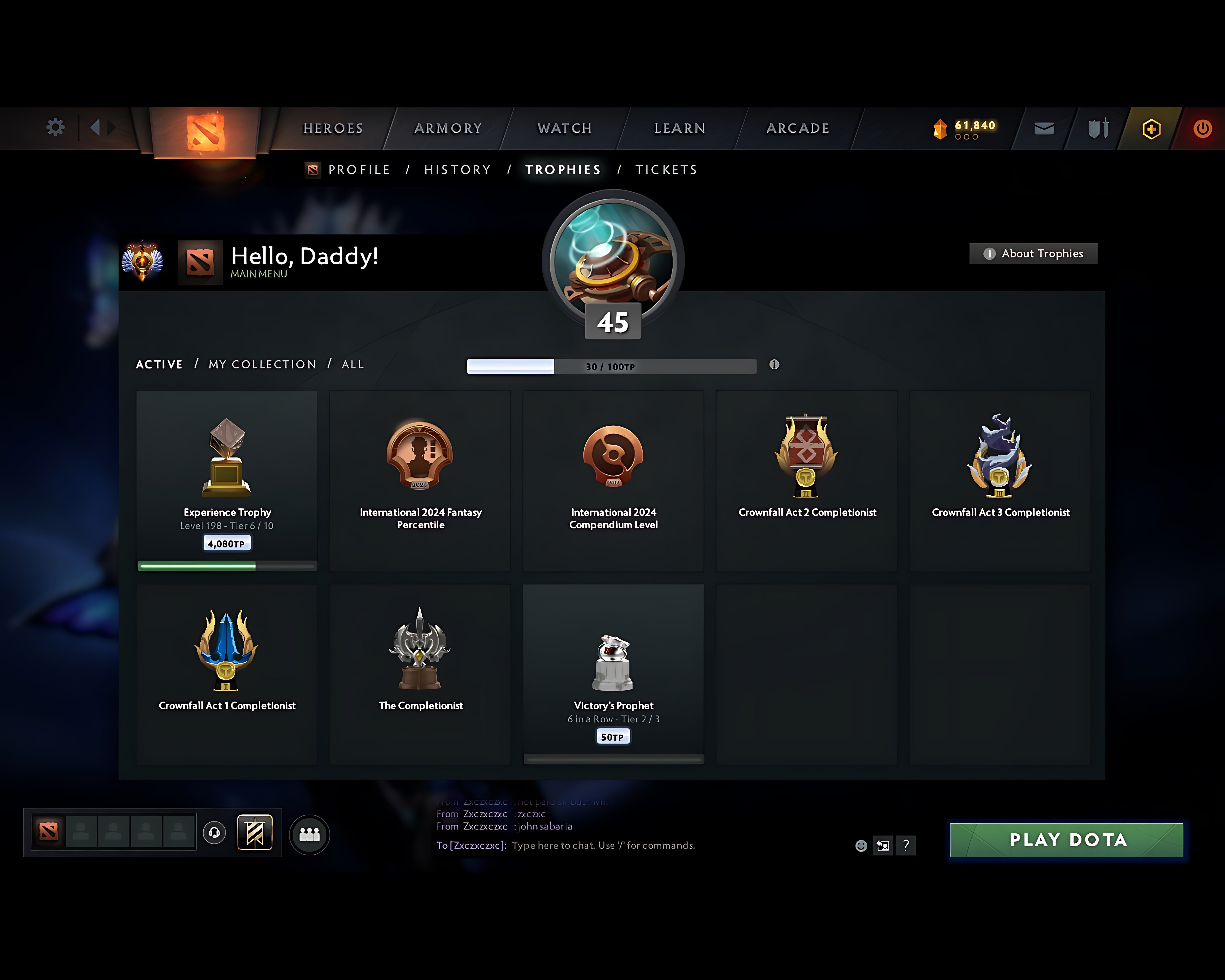
Task: Open the Dota 2 logo main menu icon
Action: 203,128
